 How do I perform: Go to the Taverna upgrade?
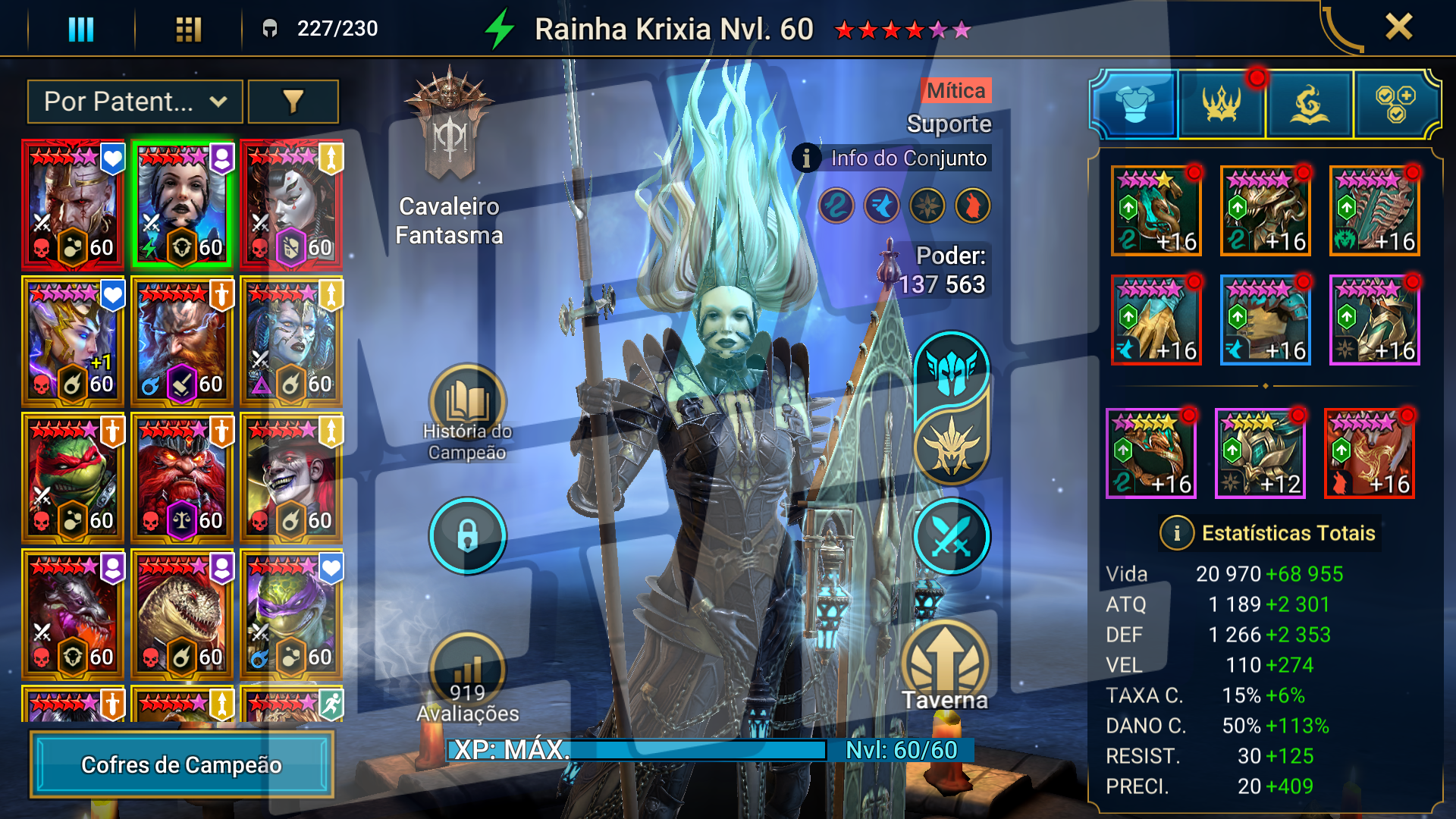pyautogui.click(x=945, y=664)
